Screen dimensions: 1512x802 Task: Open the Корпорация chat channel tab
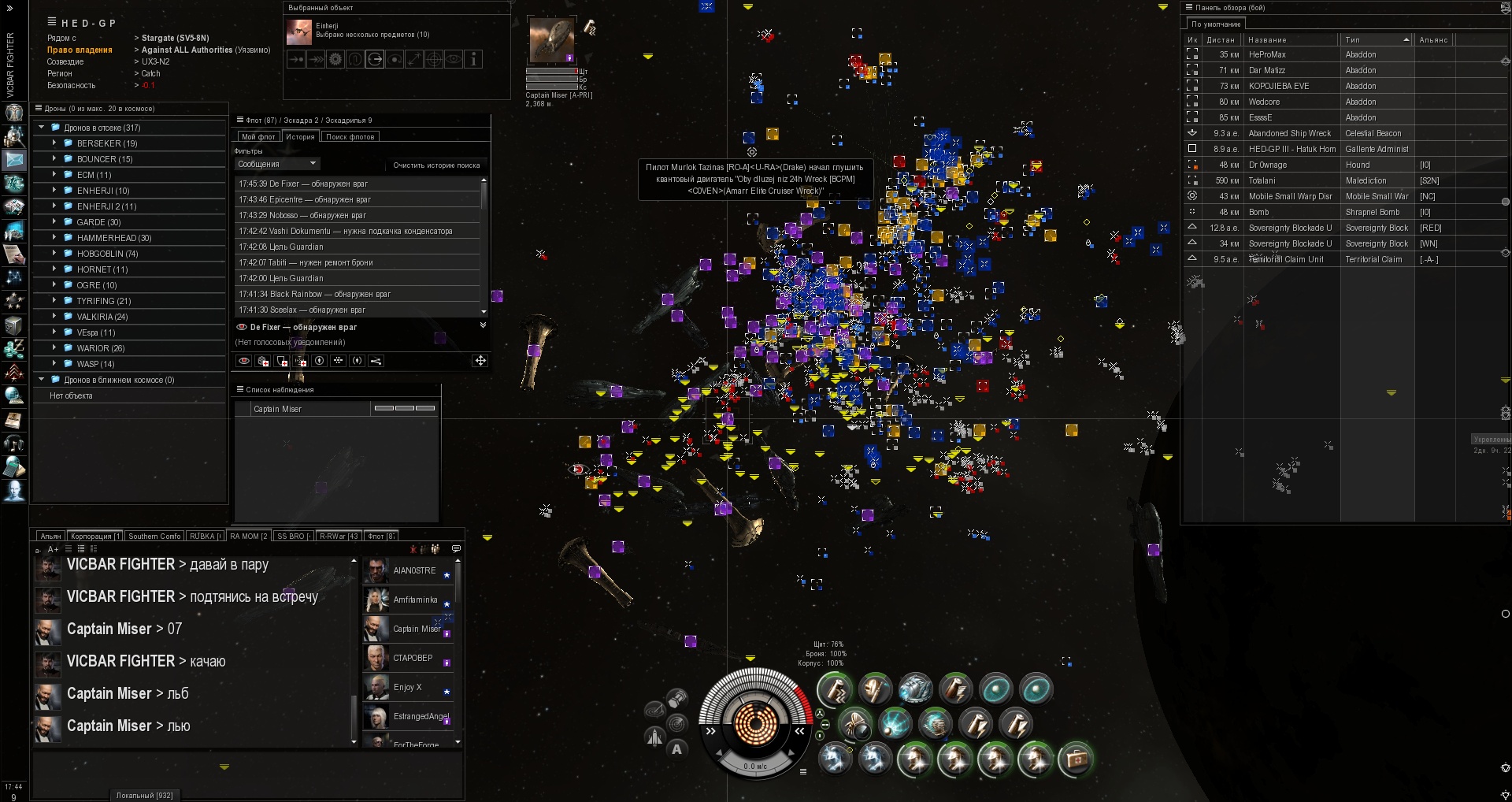coord(95,537)
